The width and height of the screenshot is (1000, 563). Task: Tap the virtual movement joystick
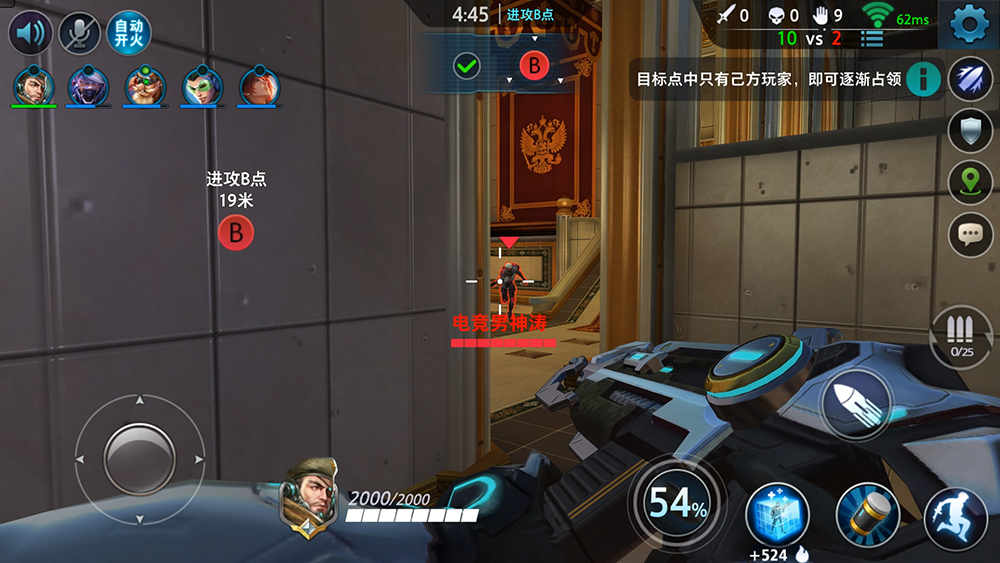click(140, 459)
